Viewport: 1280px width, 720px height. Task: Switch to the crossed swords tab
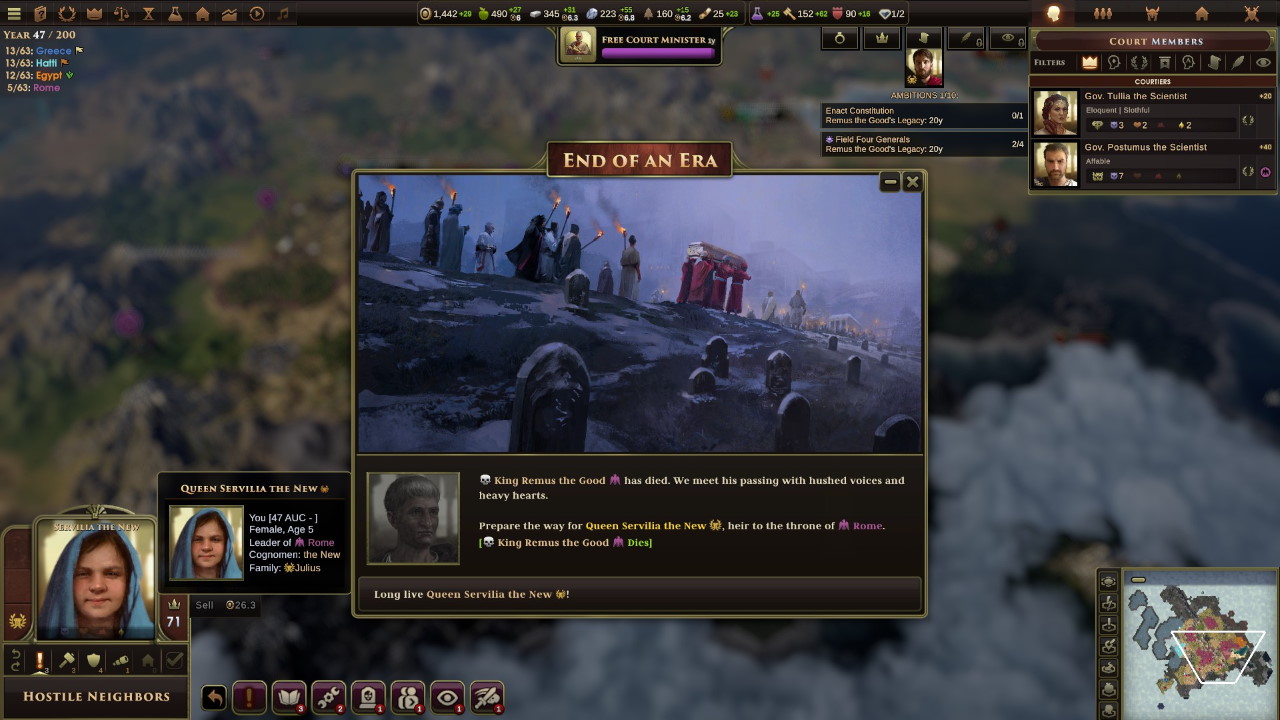pos(1251,14)
